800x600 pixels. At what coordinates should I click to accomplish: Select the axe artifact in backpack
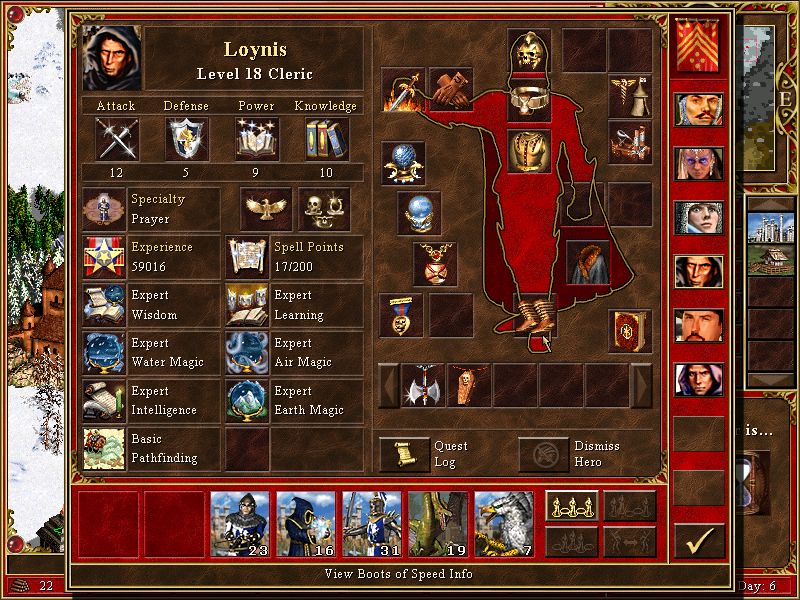423,385
